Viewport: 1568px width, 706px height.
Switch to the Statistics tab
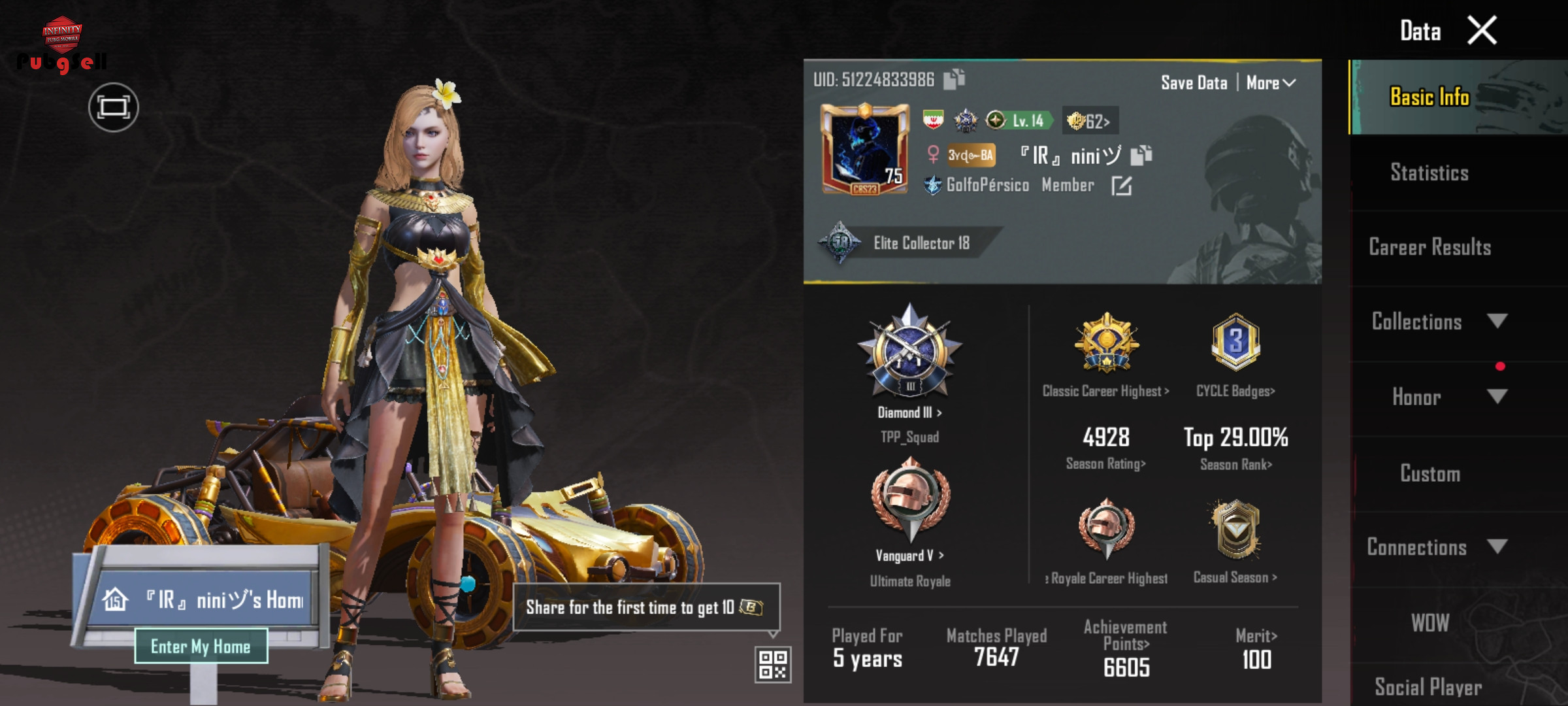pos(1429,173)
